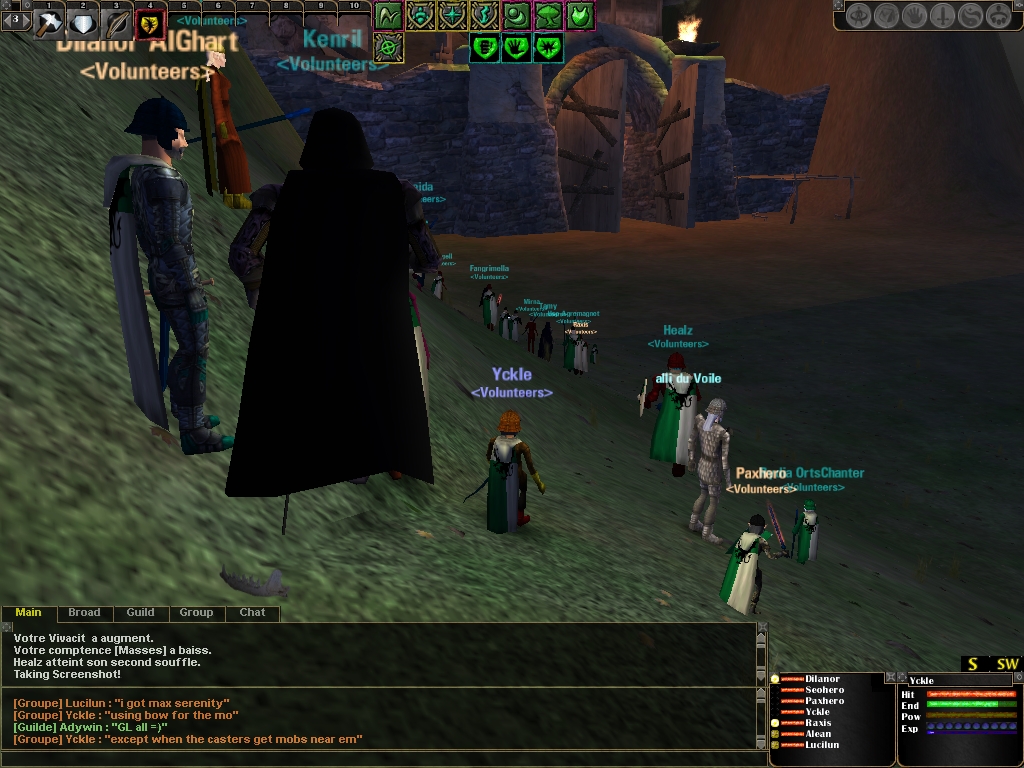Target Seohero in the group window
Viewport: 1024px width, 768px height.
[824, 690]
